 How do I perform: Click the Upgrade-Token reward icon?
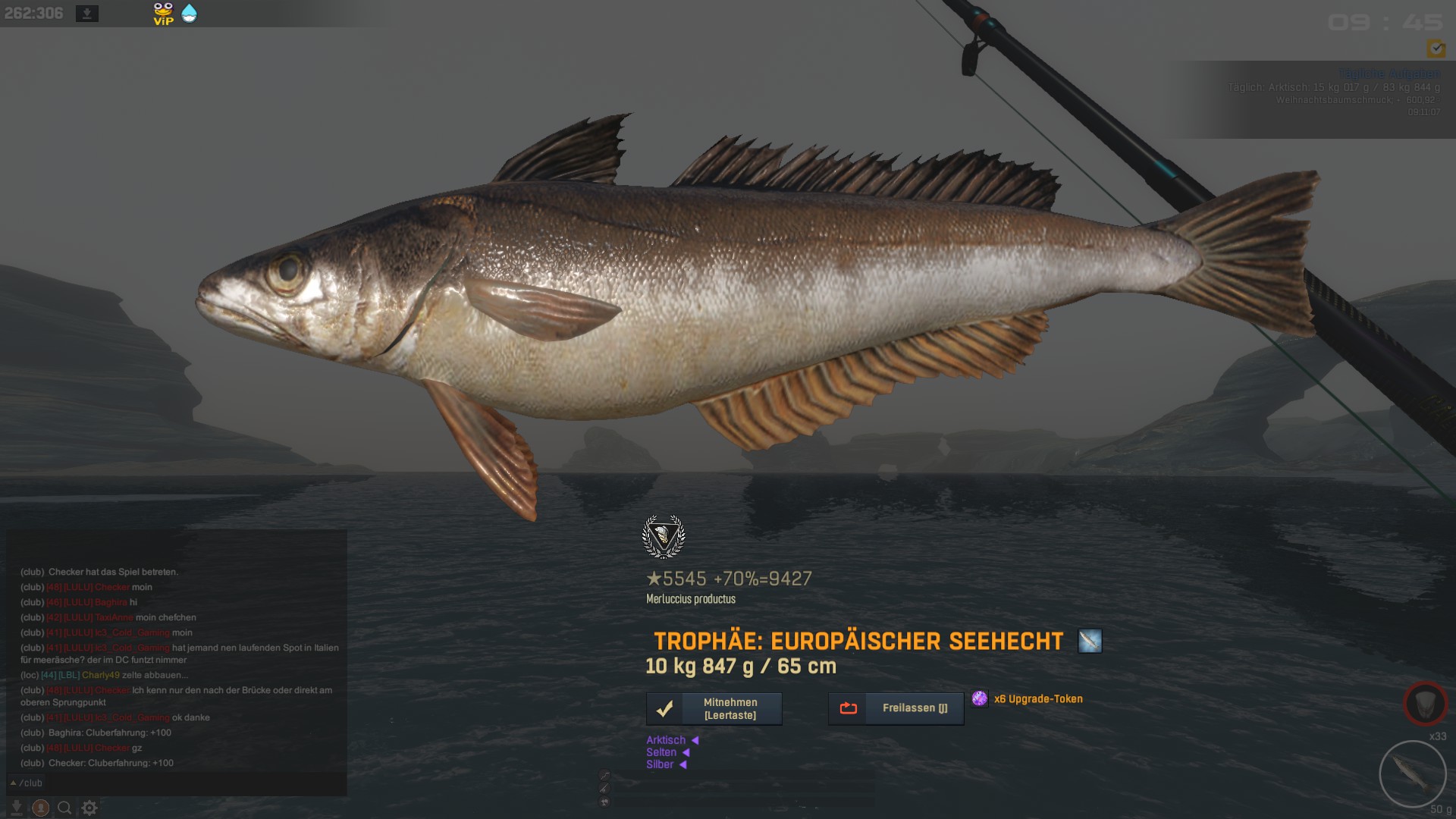pos(980,698)
